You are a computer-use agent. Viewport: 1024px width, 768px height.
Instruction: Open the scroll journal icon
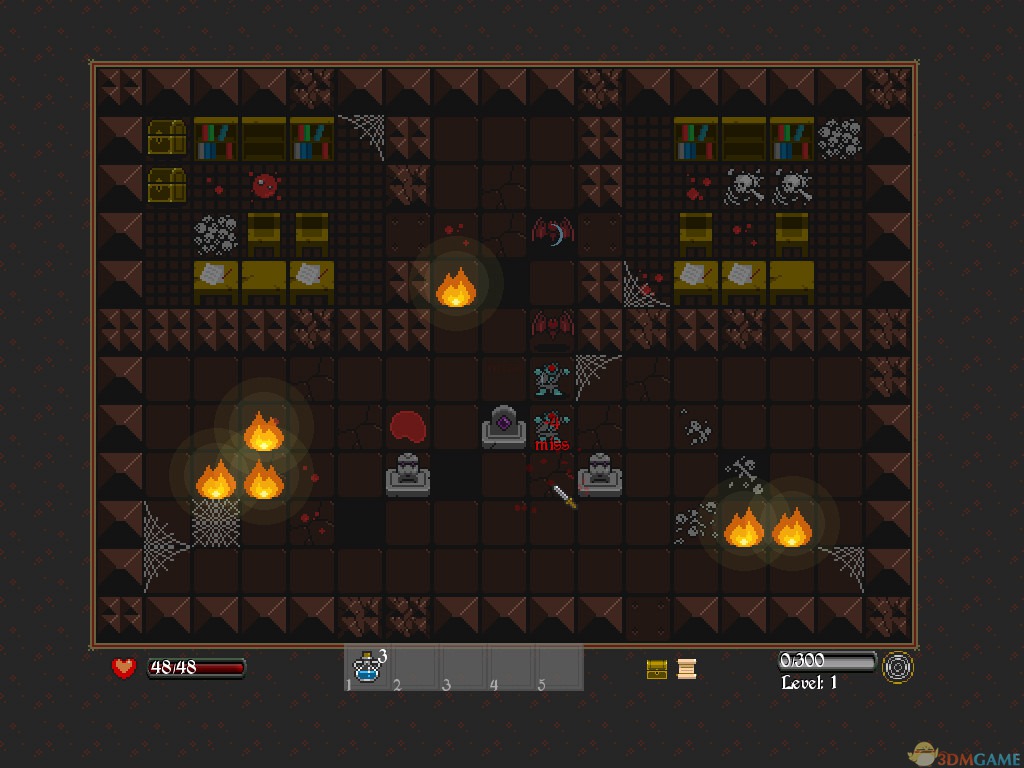686,669
